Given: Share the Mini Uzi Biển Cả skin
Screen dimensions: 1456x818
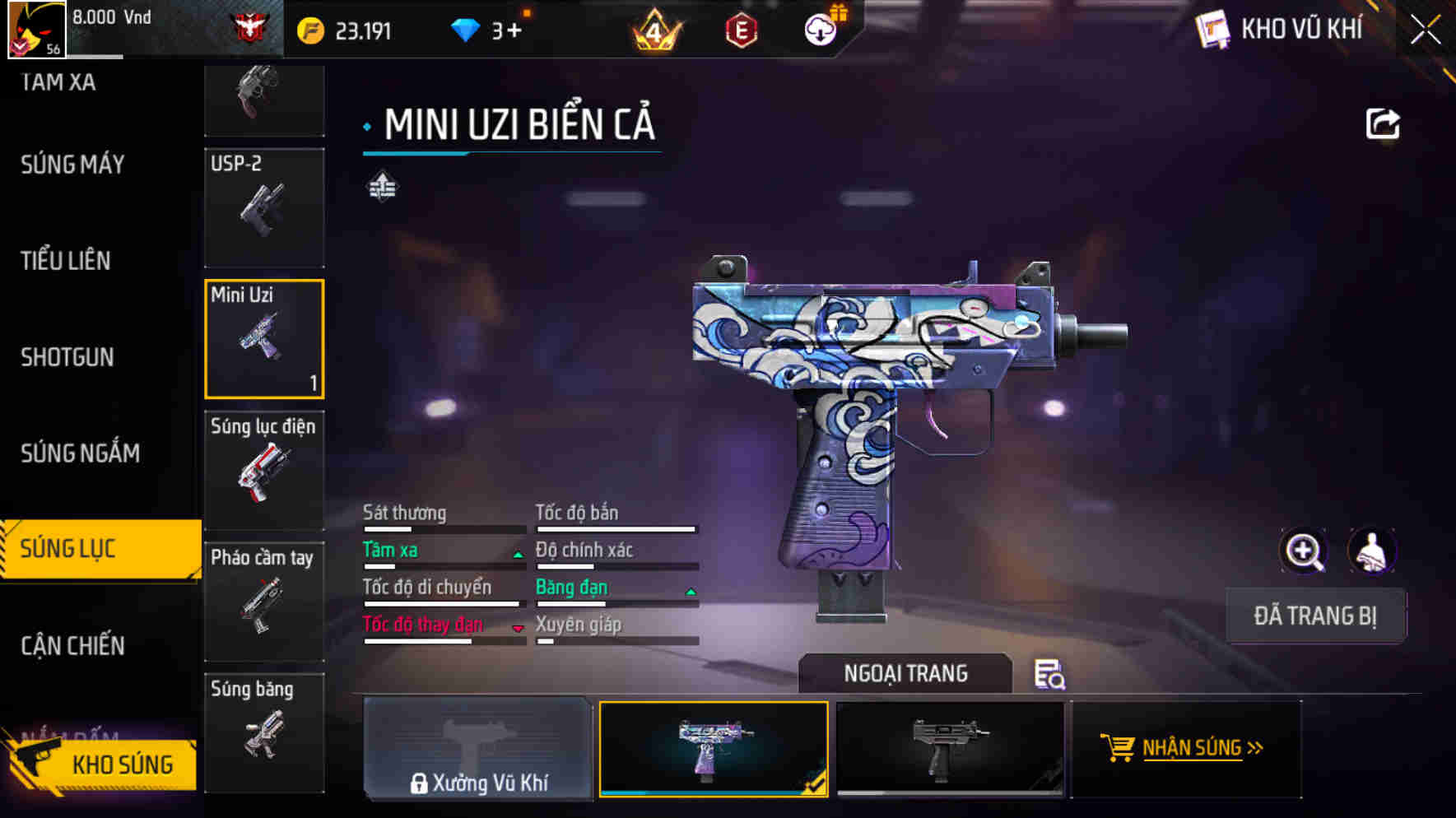Looking at the screenshot, I should coord(1382,124).
